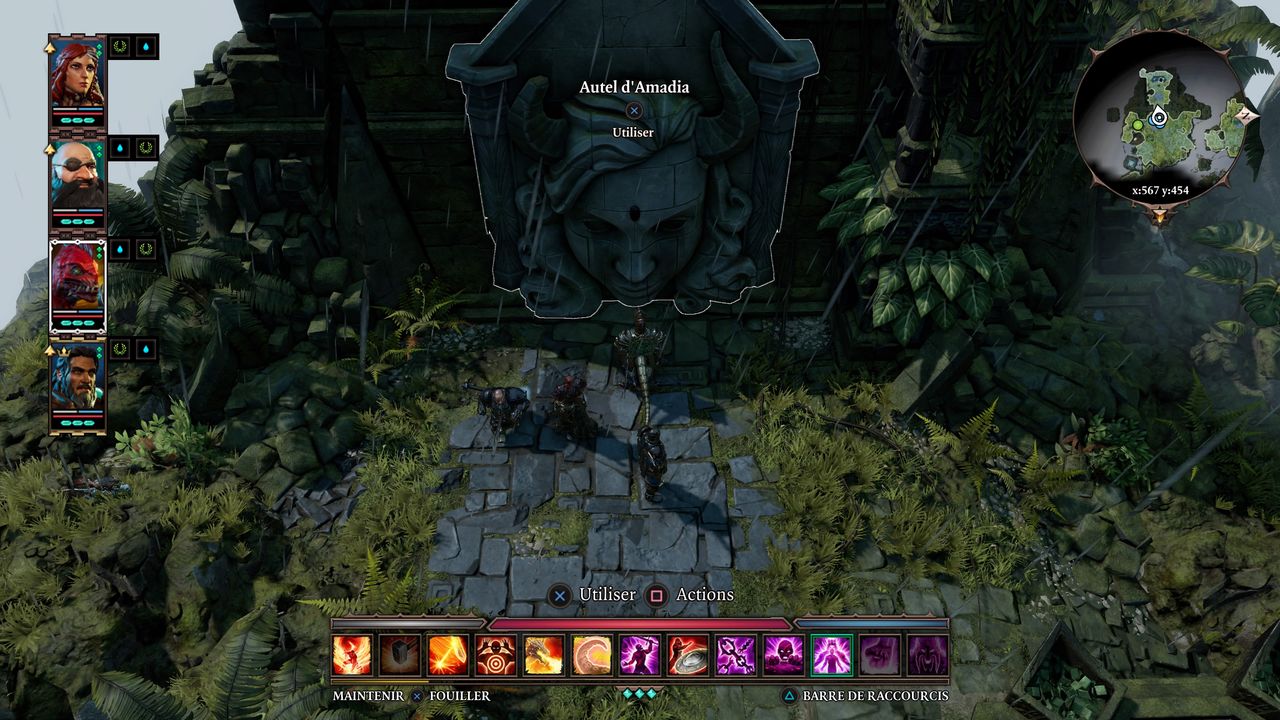
Task: Use the dark stone block skill
Action: [x=400, y=655]
